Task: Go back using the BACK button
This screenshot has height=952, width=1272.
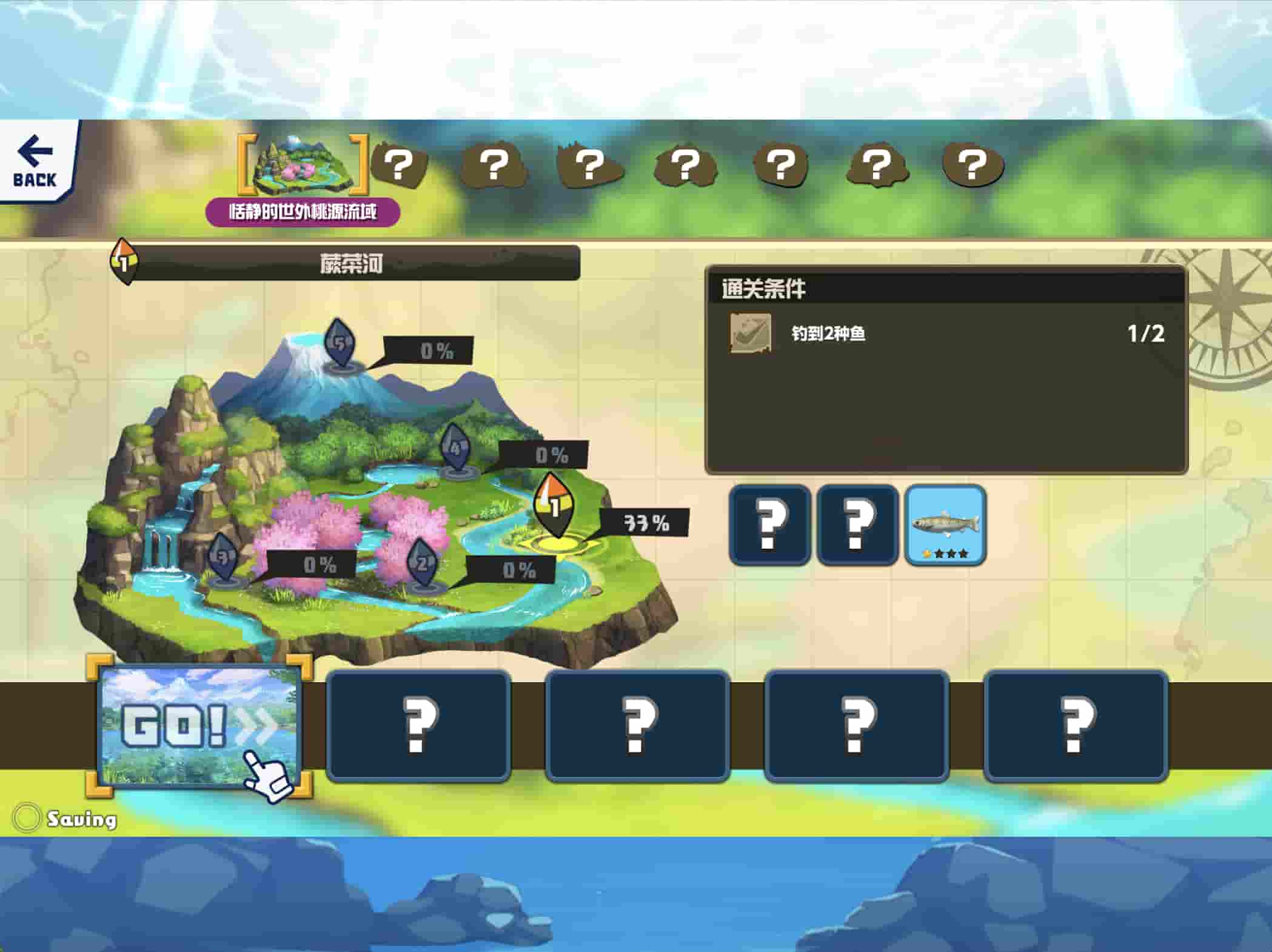Action: point(35,161)
